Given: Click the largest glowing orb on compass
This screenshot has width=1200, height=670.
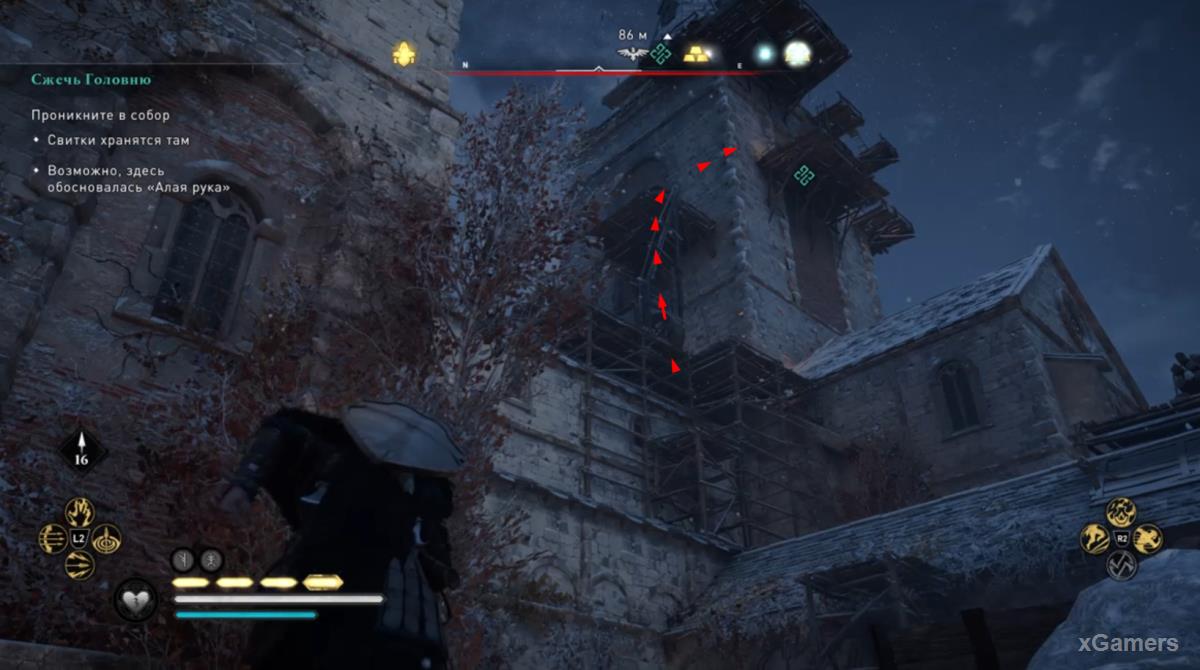Looking at the screenshot, I should (796, 54).
